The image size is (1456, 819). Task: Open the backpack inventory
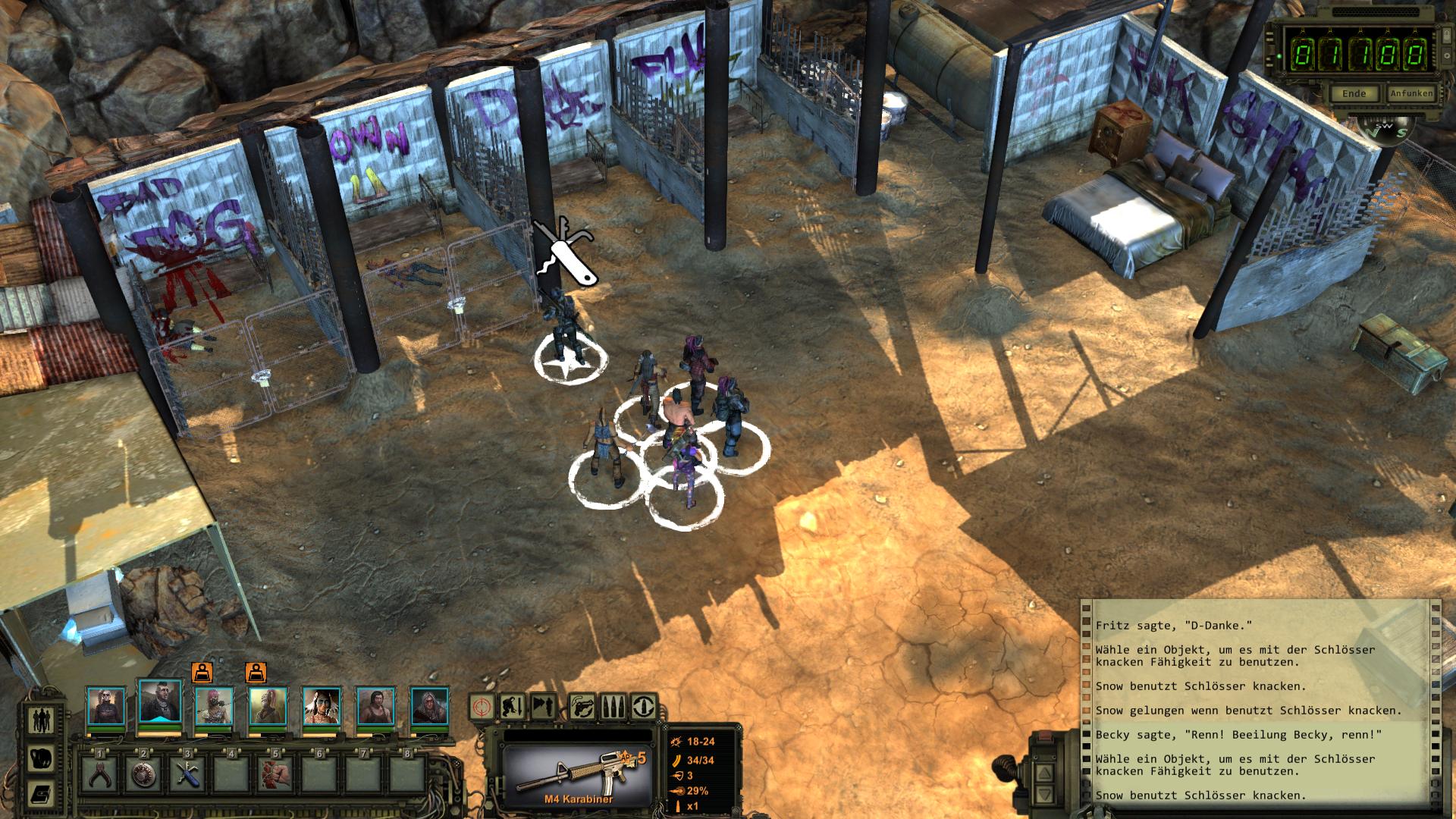click(40, 758)
